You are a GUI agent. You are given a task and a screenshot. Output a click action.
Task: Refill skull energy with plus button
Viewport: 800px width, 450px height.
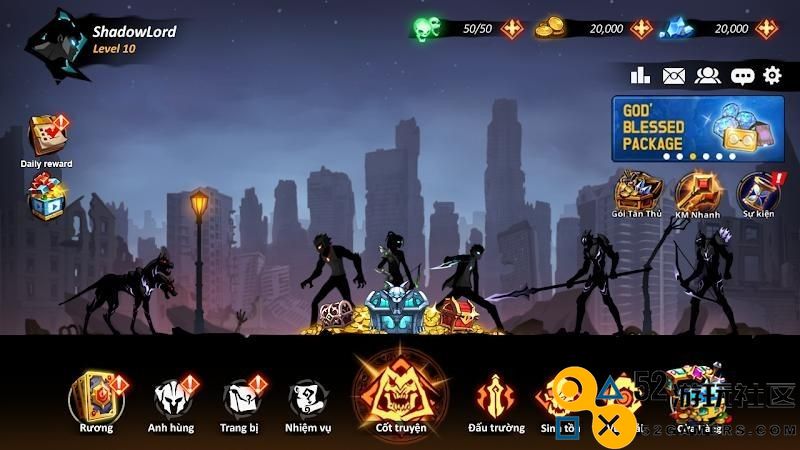click(512, 28)
